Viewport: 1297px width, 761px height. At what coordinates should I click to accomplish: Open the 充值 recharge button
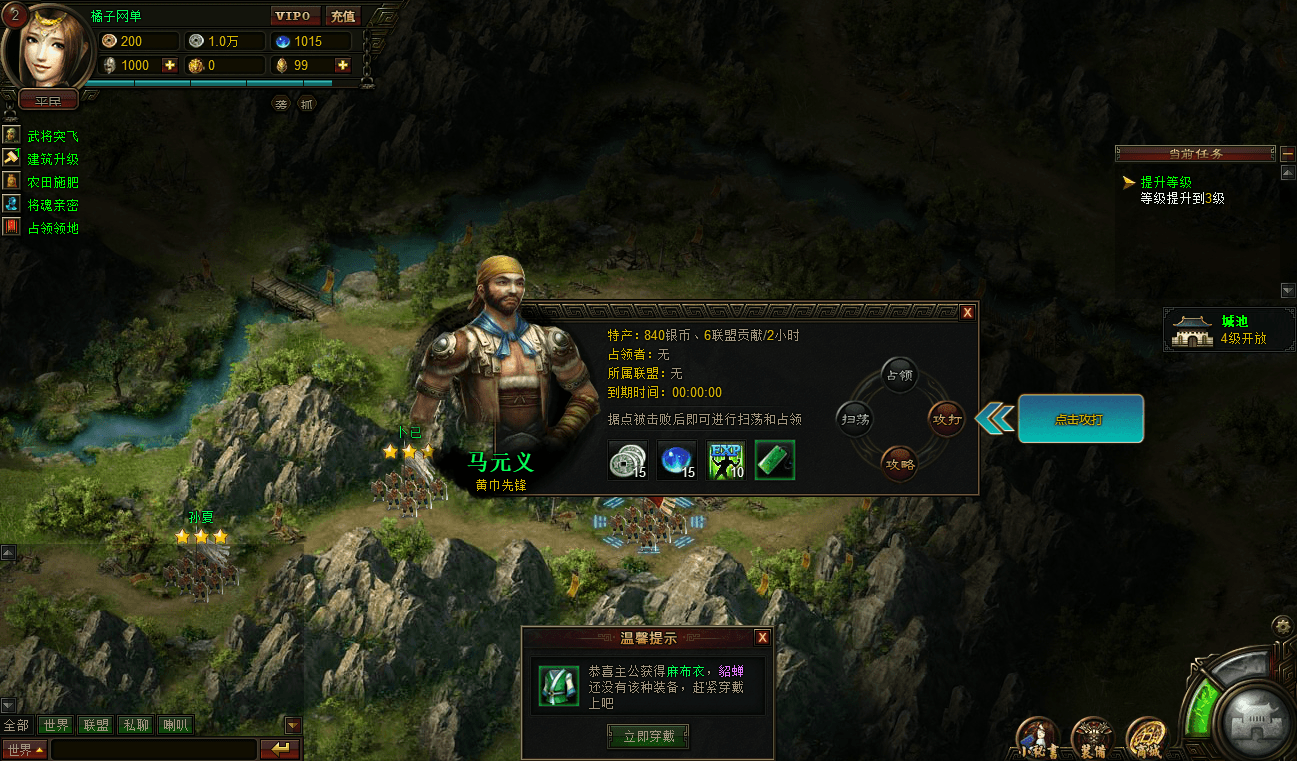pyautogui.click(x=343, y=16)
